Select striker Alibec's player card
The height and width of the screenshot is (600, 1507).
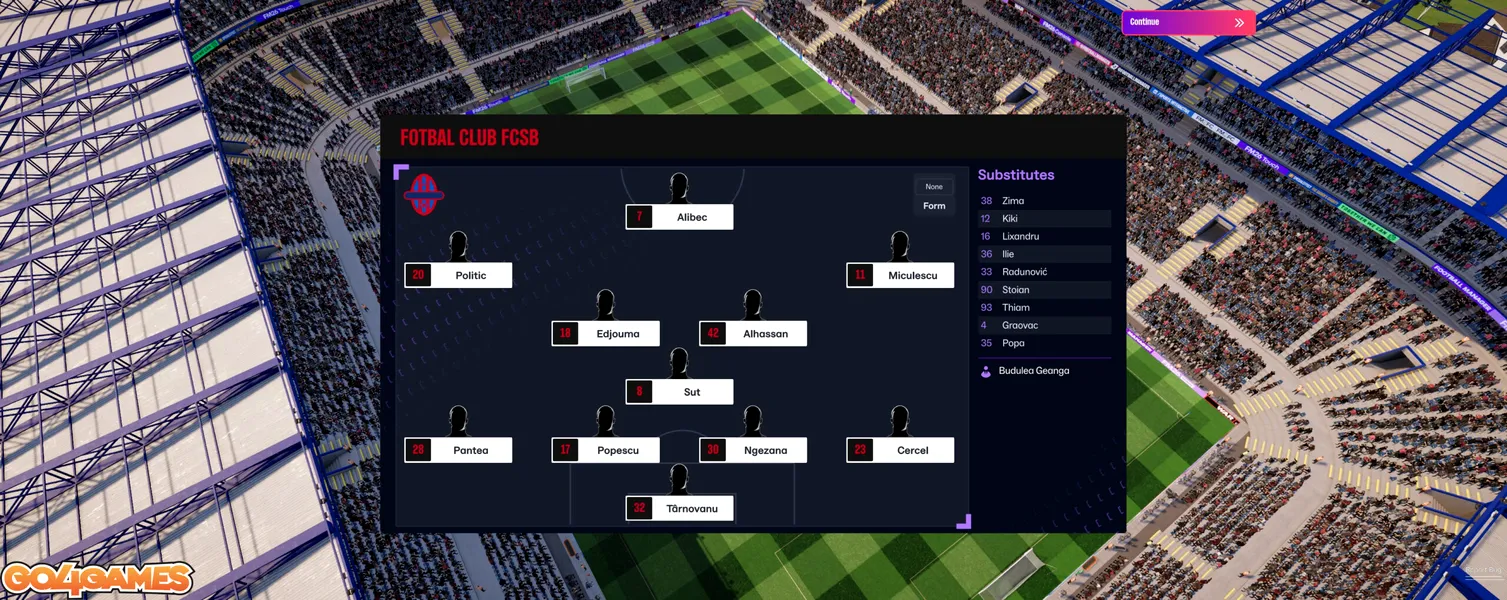[680, 217]
